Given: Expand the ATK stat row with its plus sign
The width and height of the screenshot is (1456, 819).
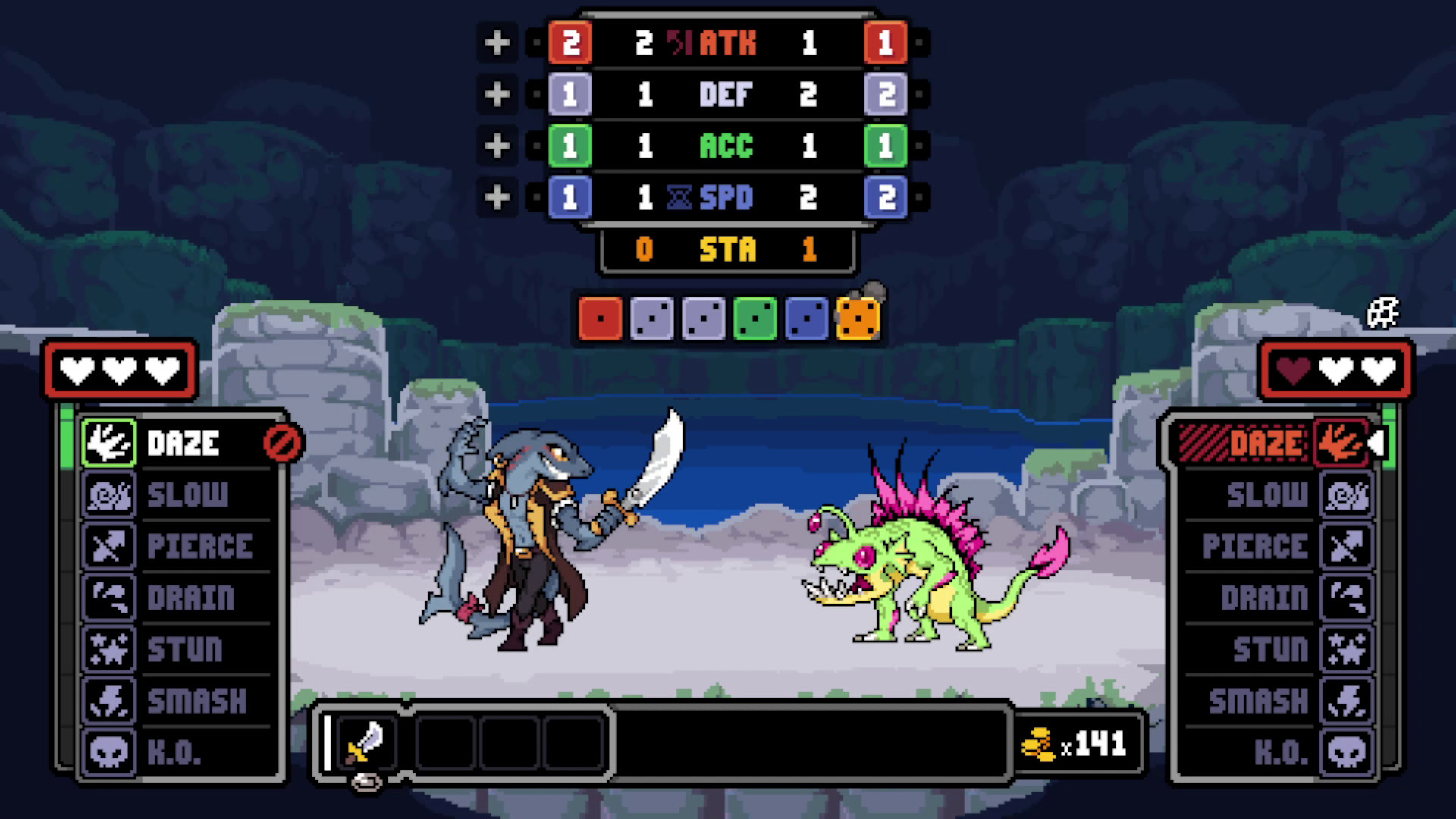Looking at the screenshot, I should click(x=497, y=43).
